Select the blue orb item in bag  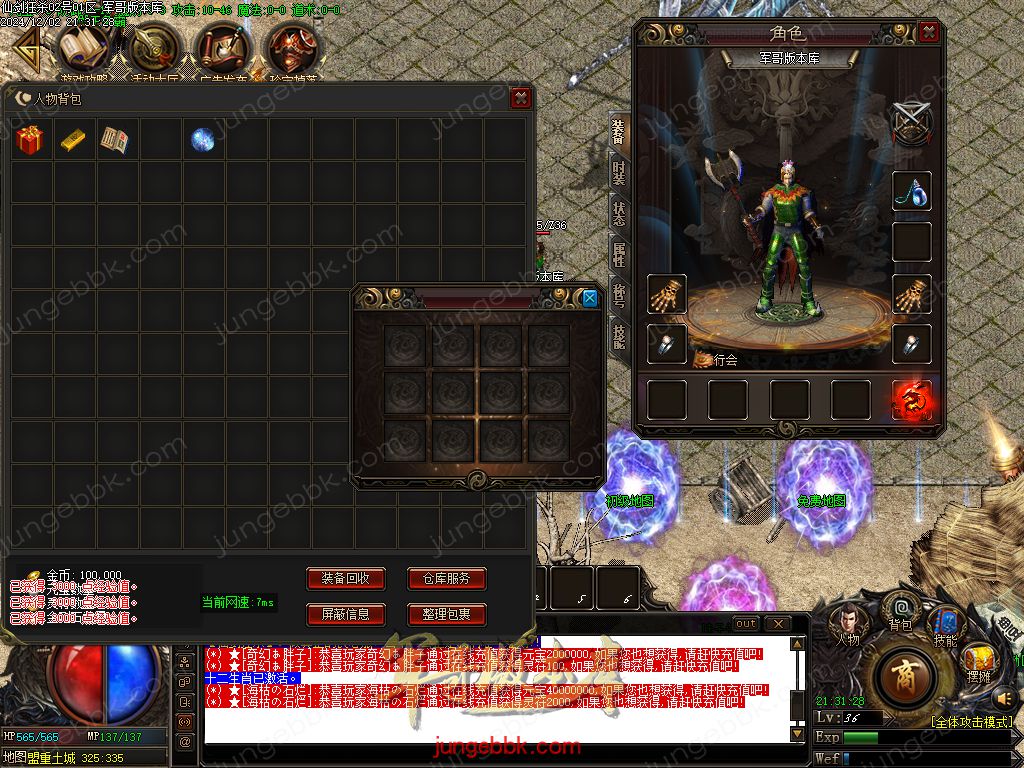(202, 140)
